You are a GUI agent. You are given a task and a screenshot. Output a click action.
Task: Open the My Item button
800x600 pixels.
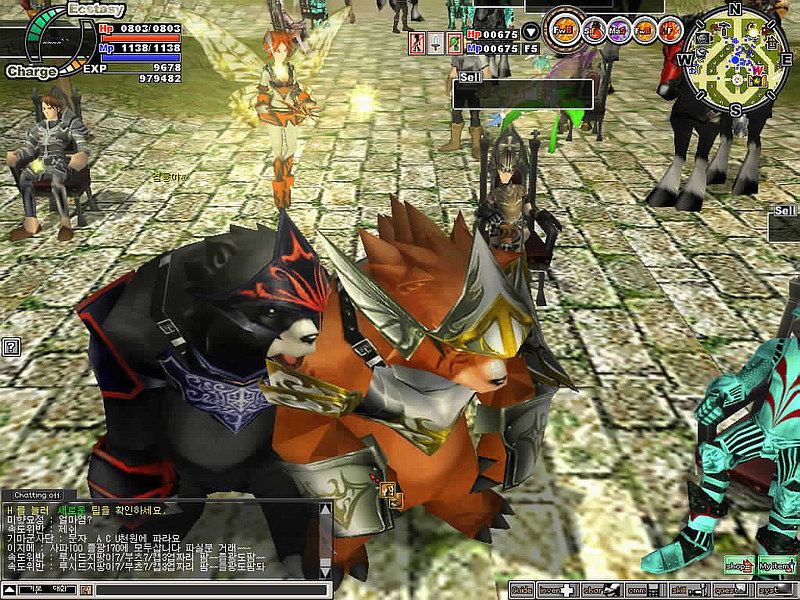[777, 565]
